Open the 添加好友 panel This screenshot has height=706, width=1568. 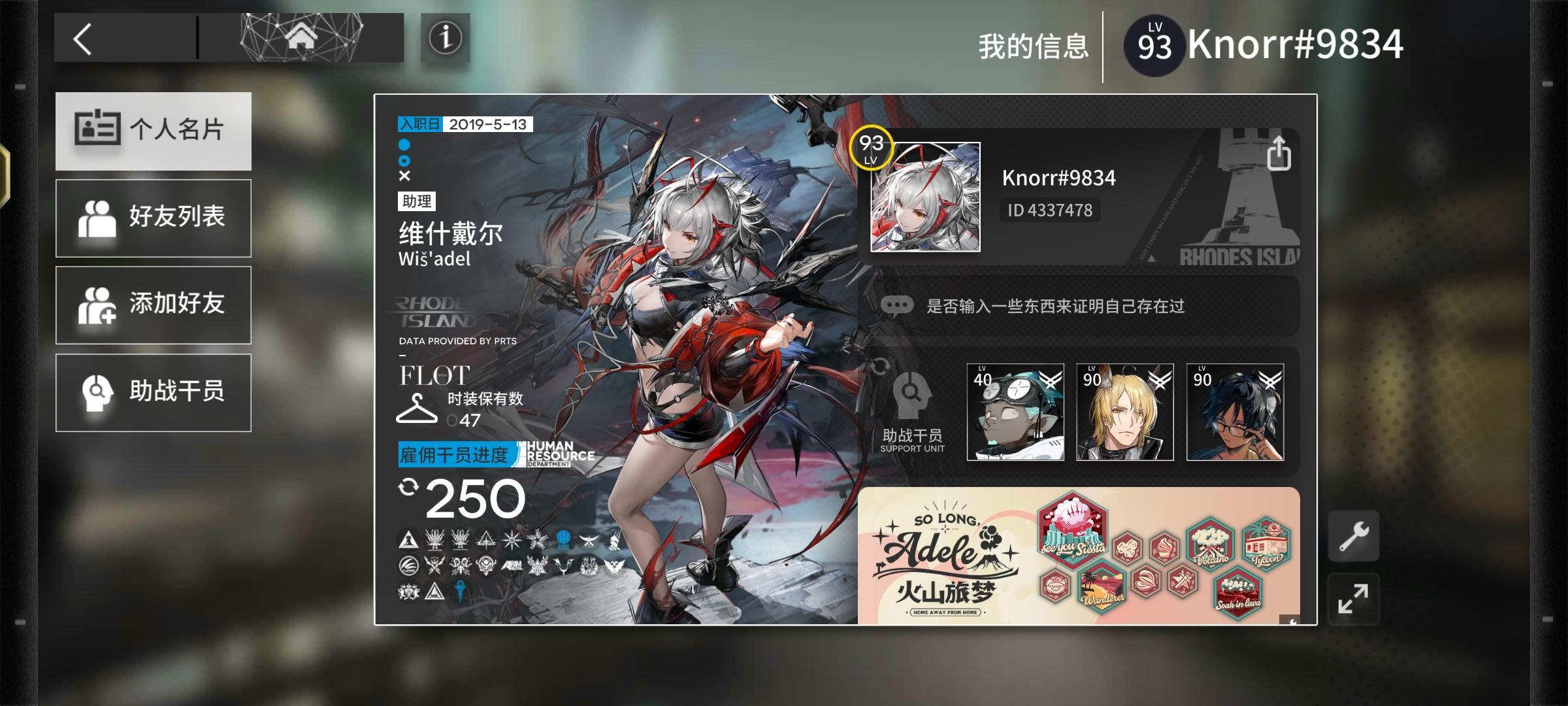(x=154, y=305)
